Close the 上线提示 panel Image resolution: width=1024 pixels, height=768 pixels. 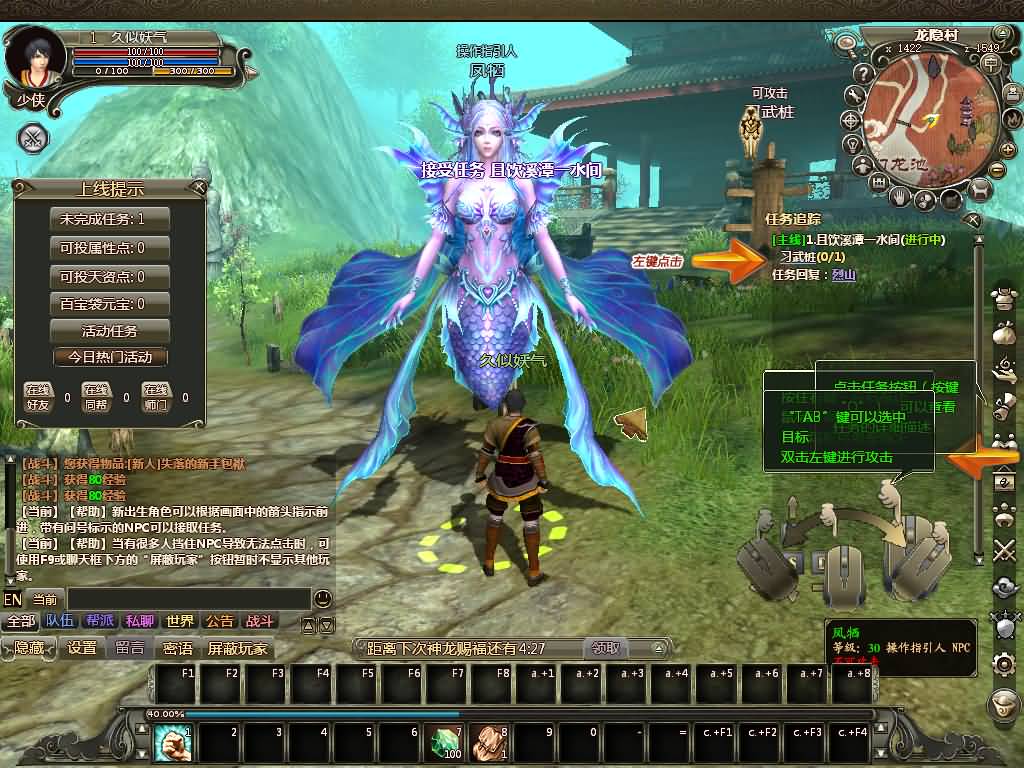tap(199, 187)
